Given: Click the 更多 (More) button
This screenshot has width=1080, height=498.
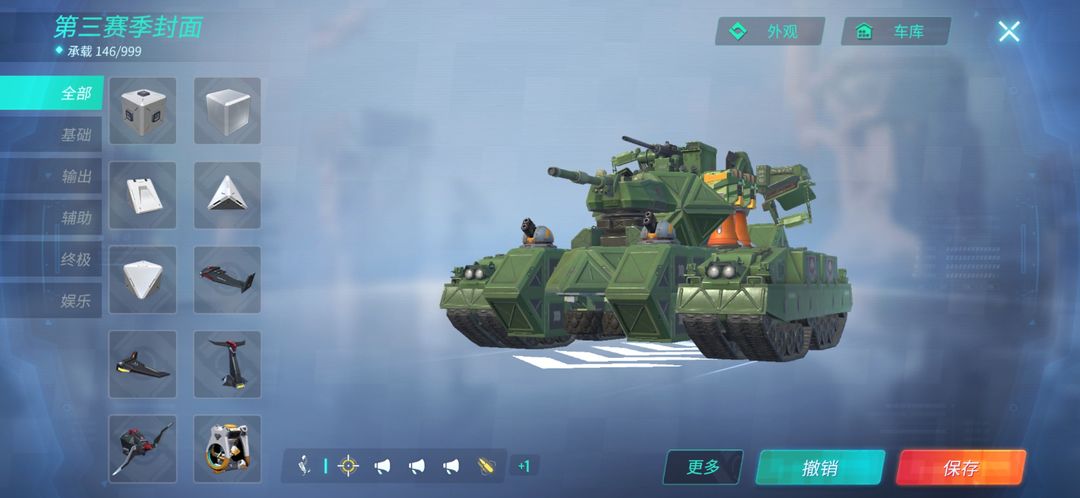Looking at the screenshot, I should pos(703,467).
